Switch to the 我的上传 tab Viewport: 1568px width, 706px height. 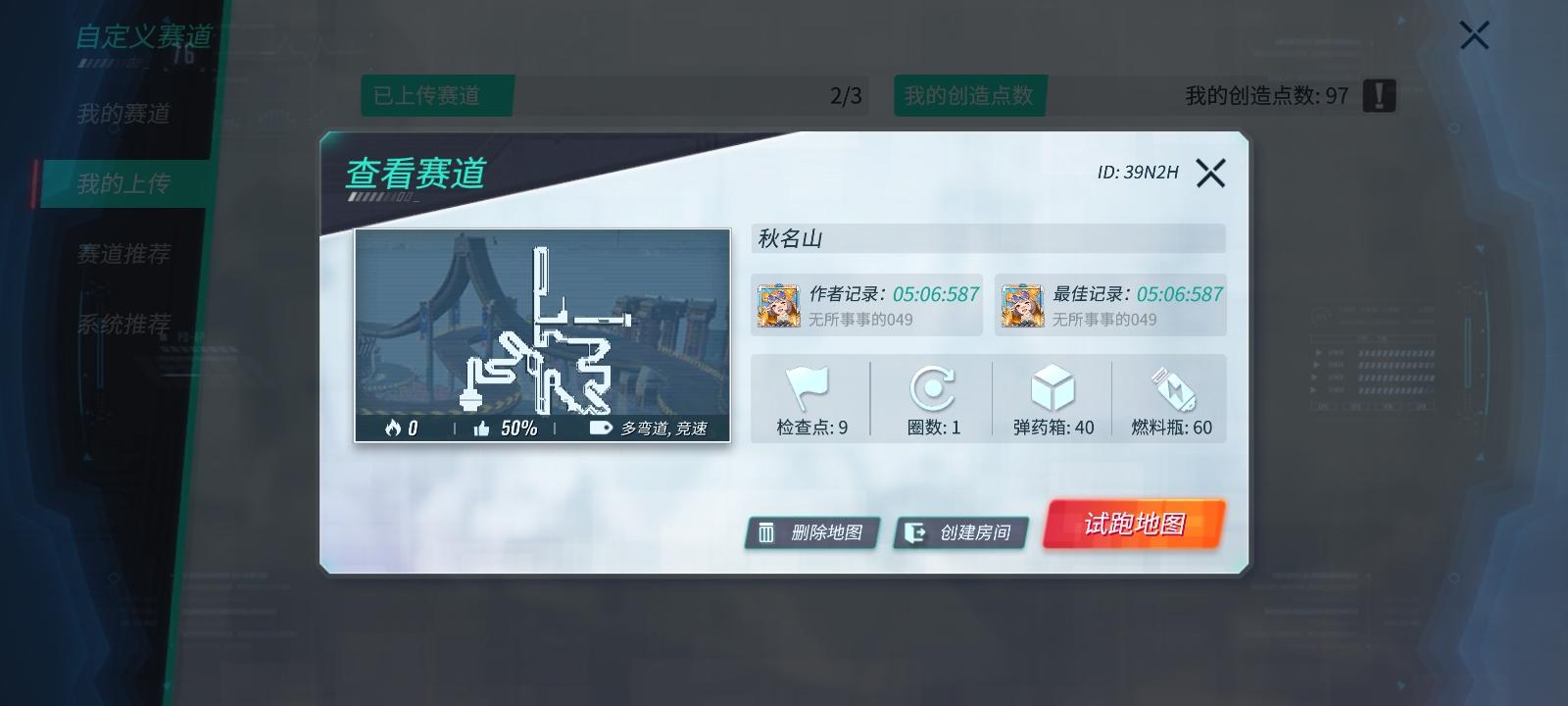click(122, 184)
